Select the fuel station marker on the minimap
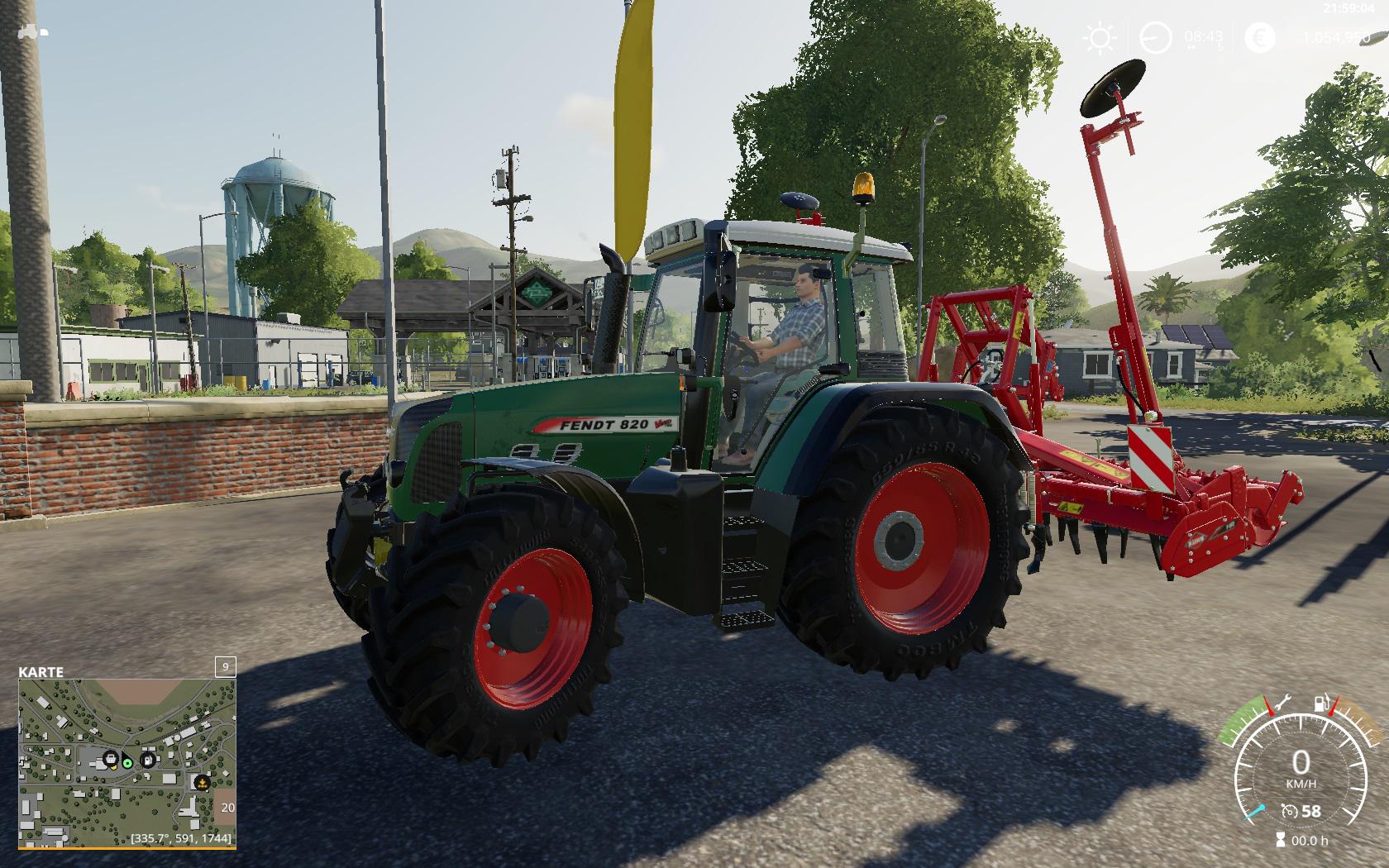This screenshot has height=868, width=1389. [x=148, y=759]
